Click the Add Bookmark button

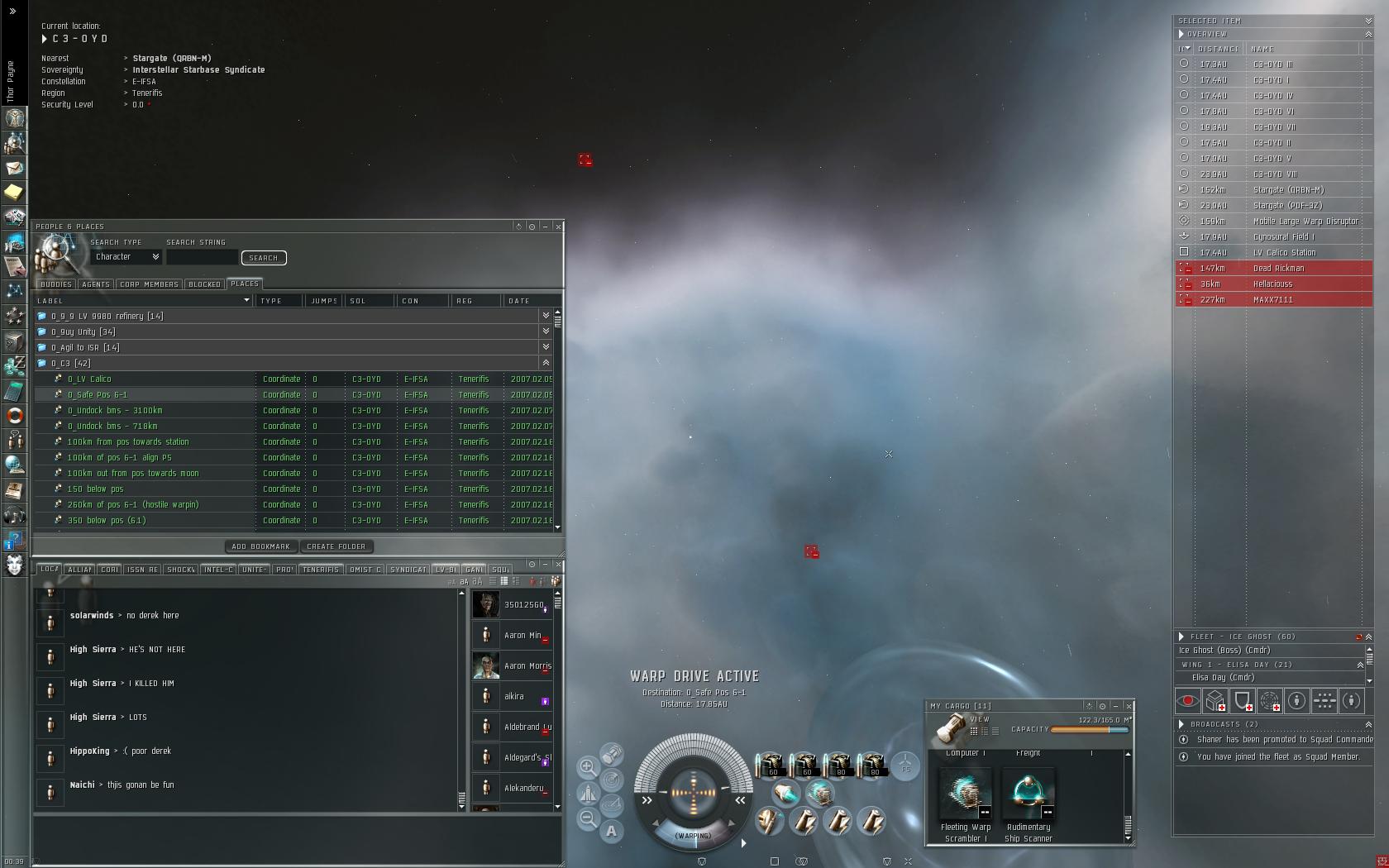pos(260,546)
